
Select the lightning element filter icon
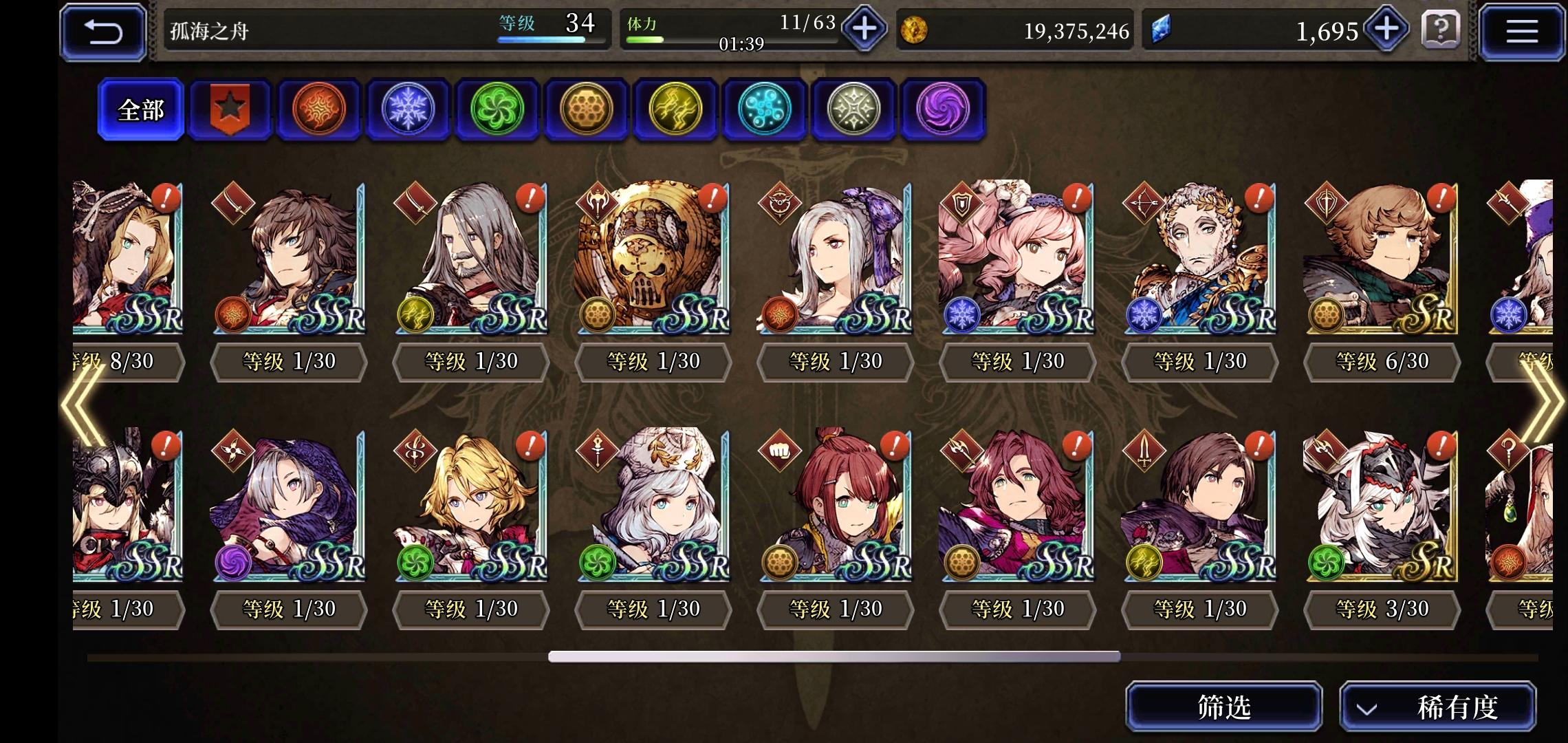click(x=675, y=110)
